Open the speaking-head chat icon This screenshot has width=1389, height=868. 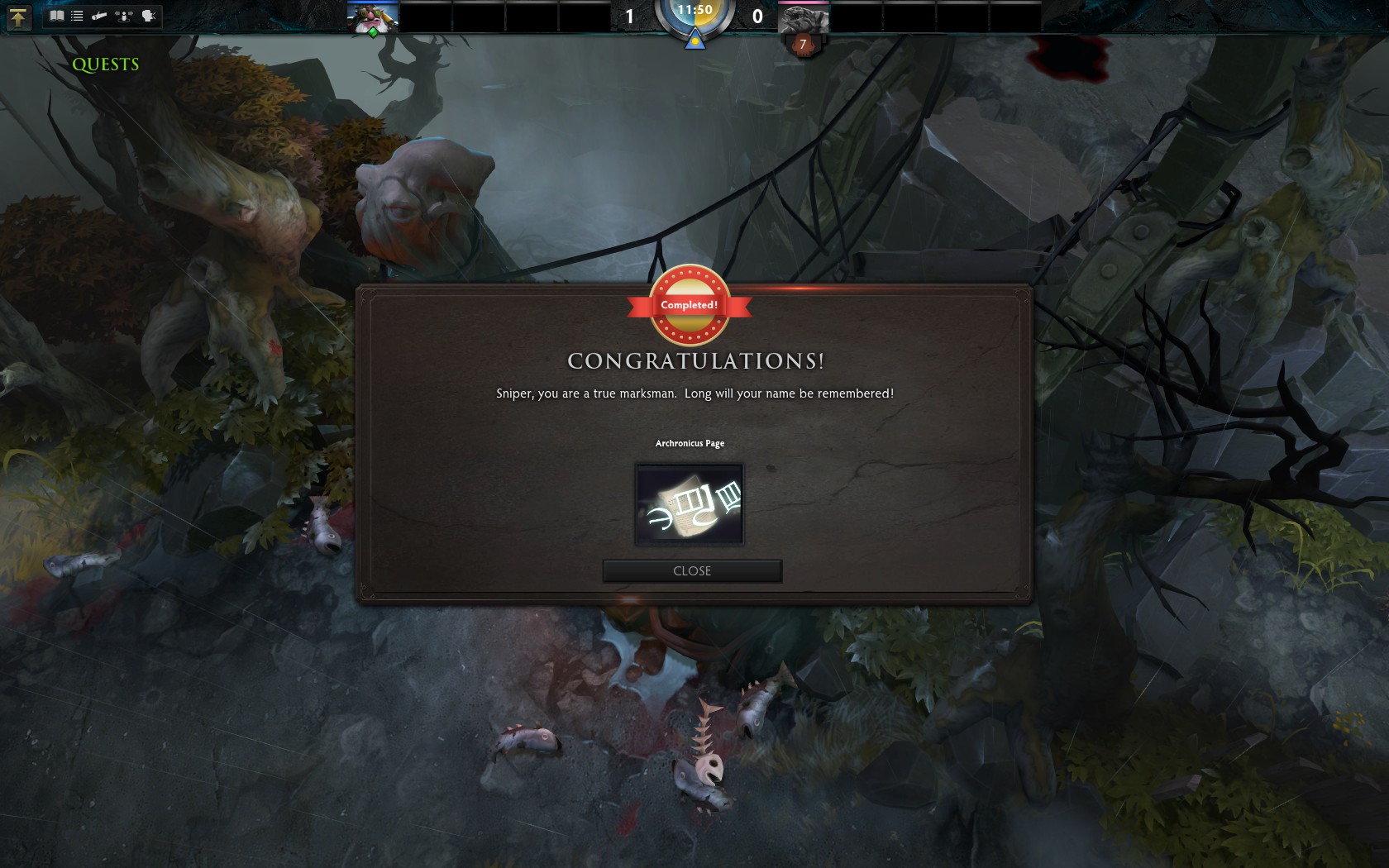(x=149, y=16)
